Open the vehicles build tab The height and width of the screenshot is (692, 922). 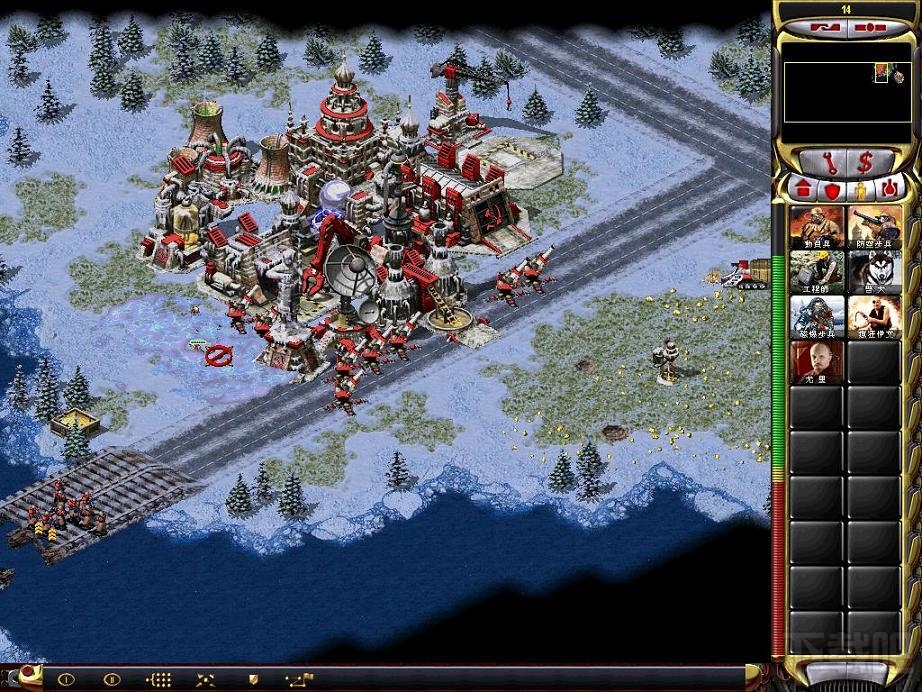(x=888, y=188)
